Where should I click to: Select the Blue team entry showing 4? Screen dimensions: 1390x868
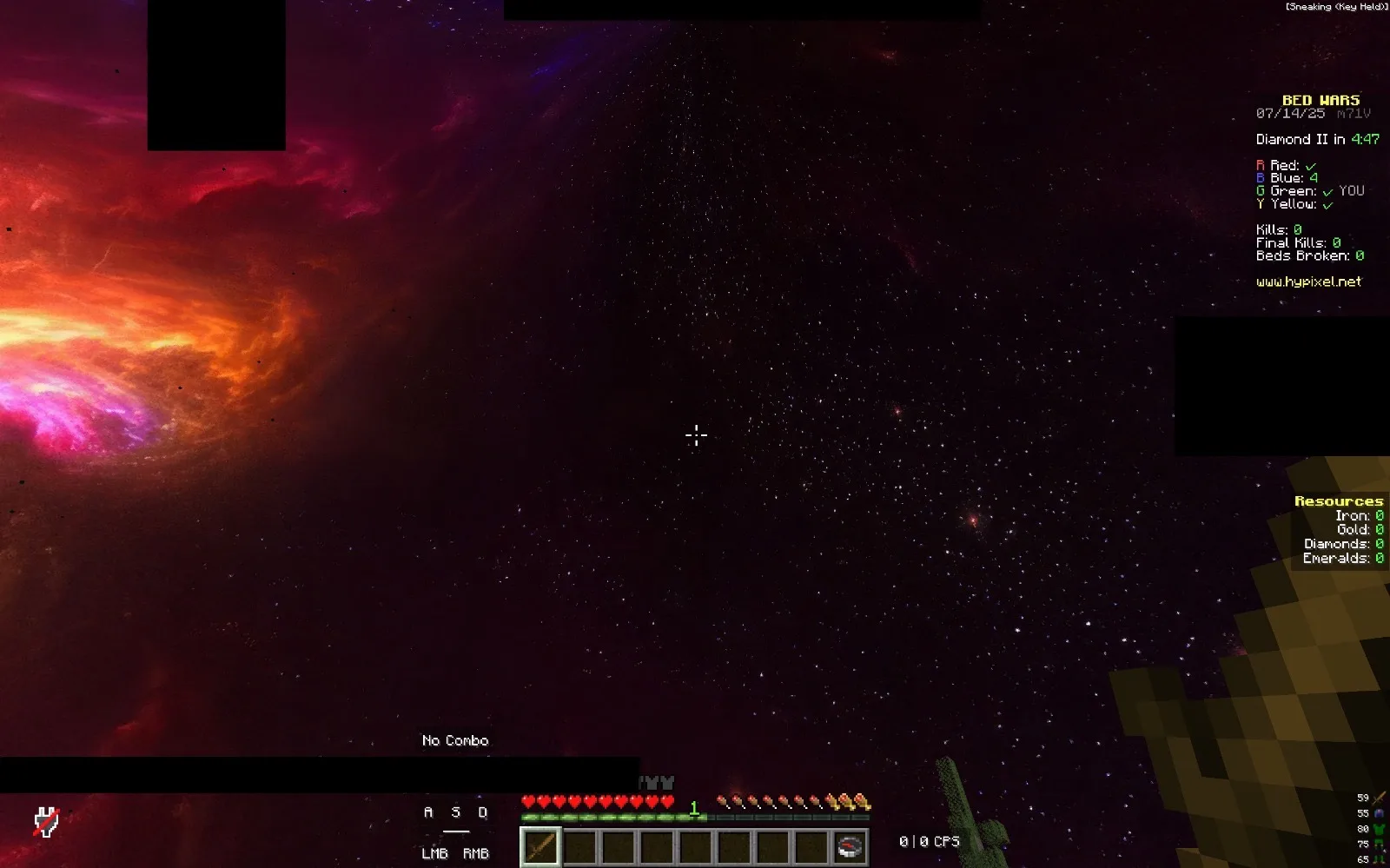[x=1296, y=177]
